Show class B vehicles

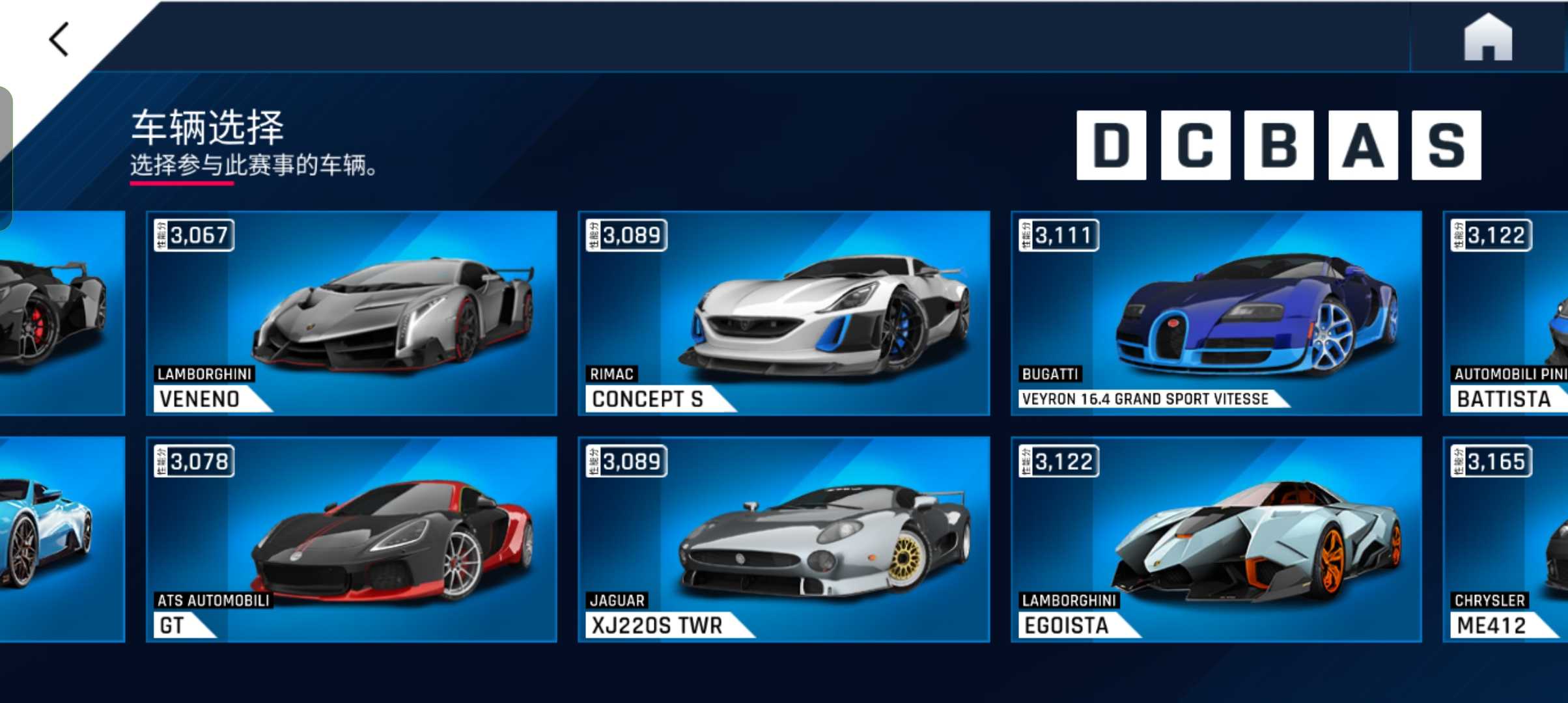tap(1278, 145)
